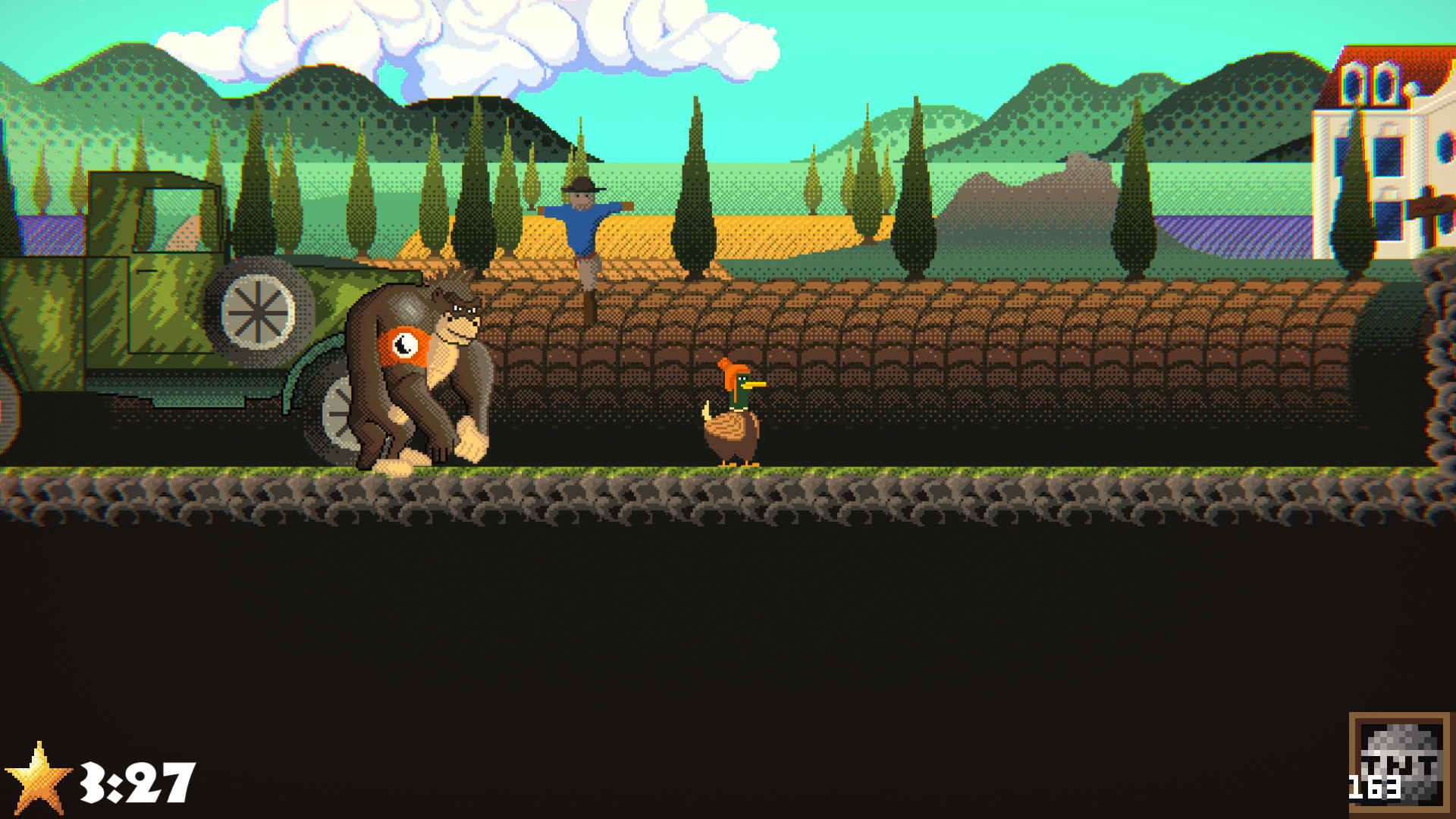
Task: Select the duck with orange headgear
Action: [734, 417]
